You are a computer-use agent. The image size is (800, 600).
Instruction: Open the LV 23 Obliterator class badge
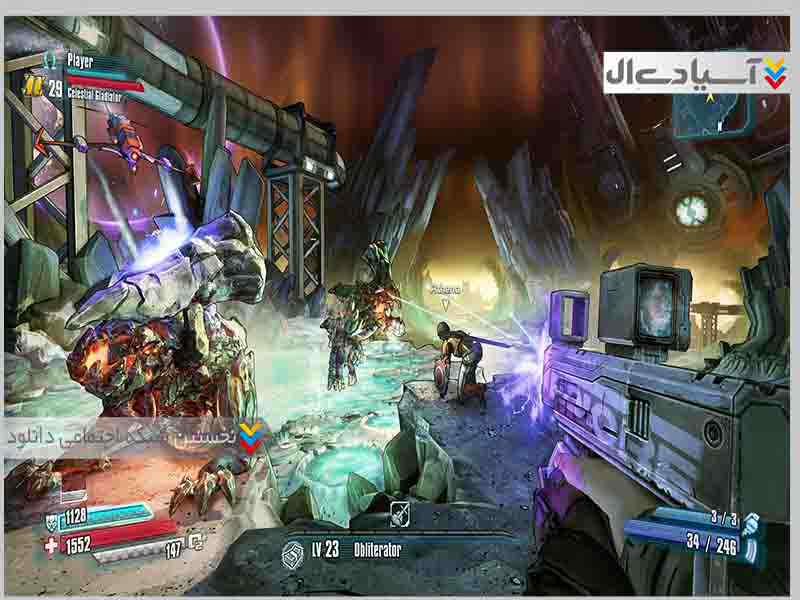pyautogui.click(x=293, y=551)
